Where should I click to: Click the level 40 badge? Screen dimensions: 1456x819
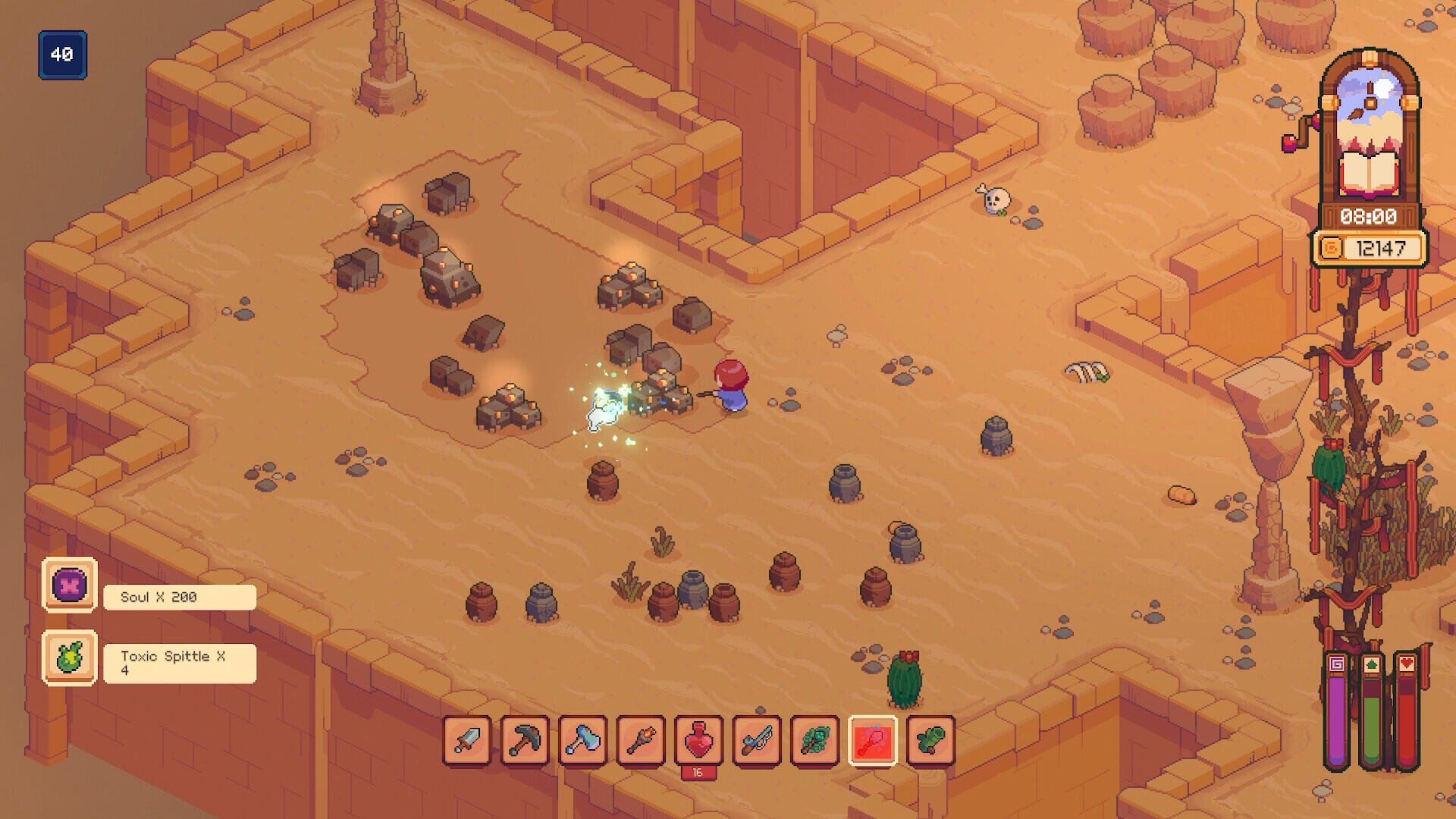click(63, 54)
